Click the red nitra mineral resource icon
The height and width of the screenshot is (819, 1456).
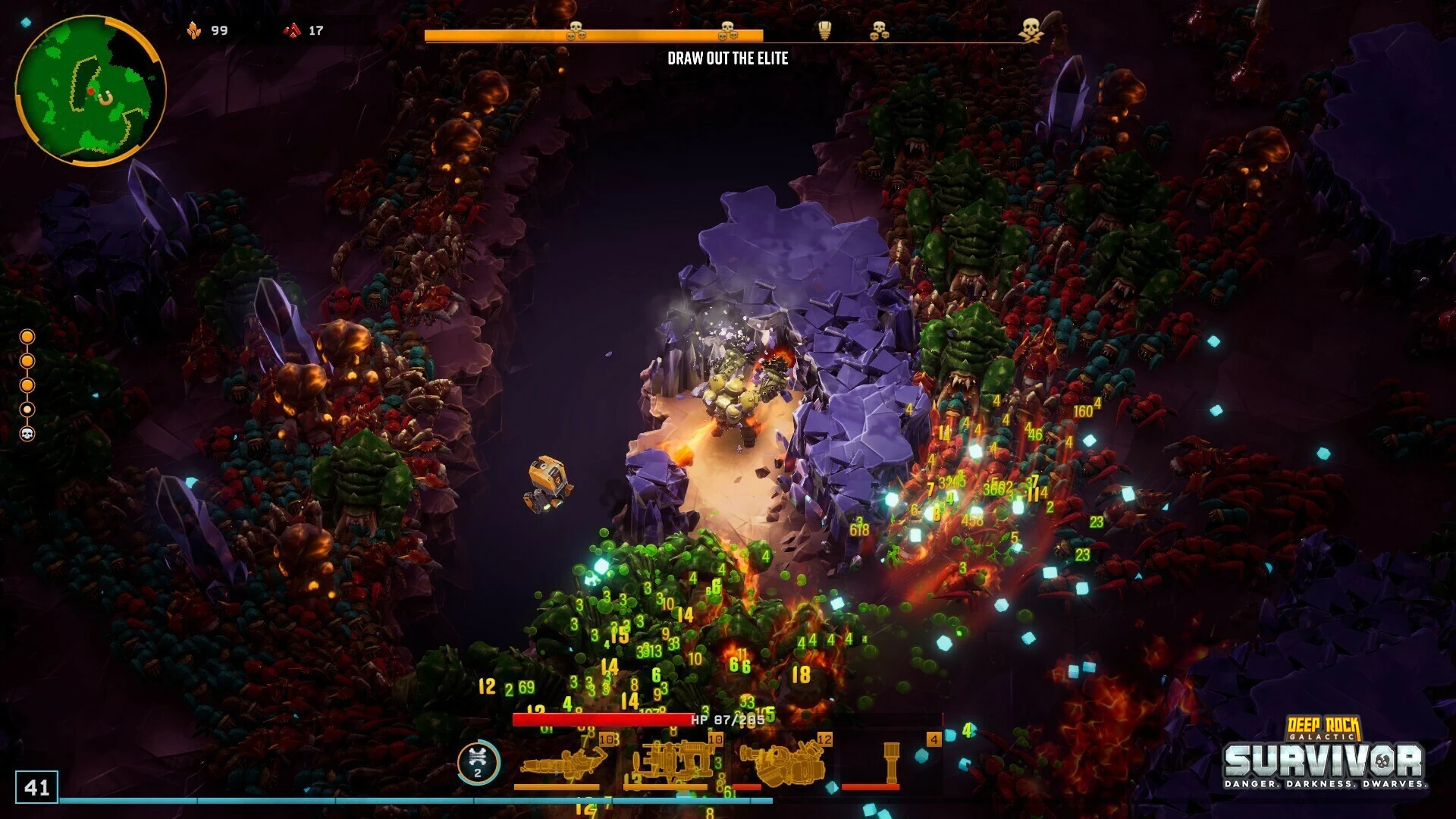point(292,30)
